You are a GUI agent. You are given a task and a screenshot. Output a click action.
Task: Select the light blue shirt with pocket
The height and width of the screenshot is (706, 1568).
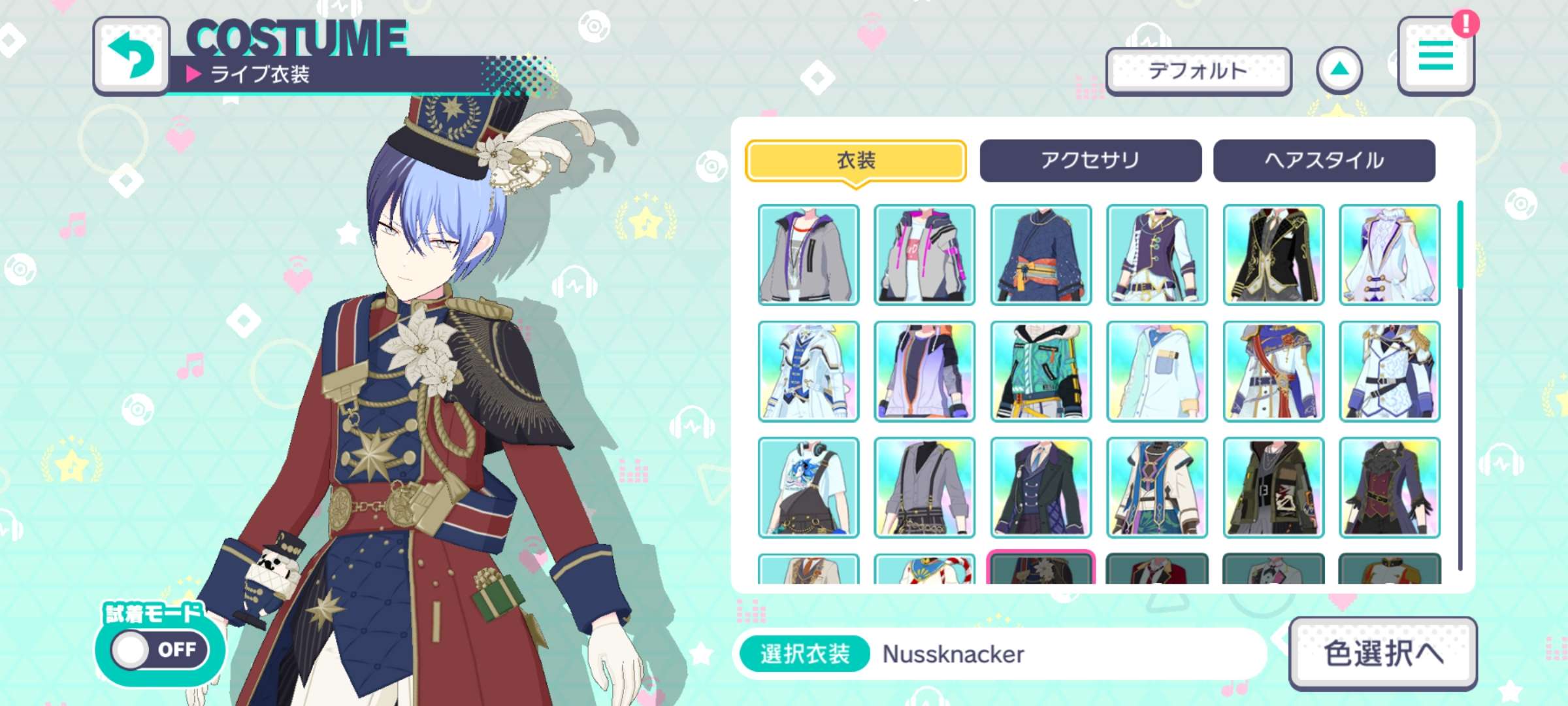[x=1157, y=371]
